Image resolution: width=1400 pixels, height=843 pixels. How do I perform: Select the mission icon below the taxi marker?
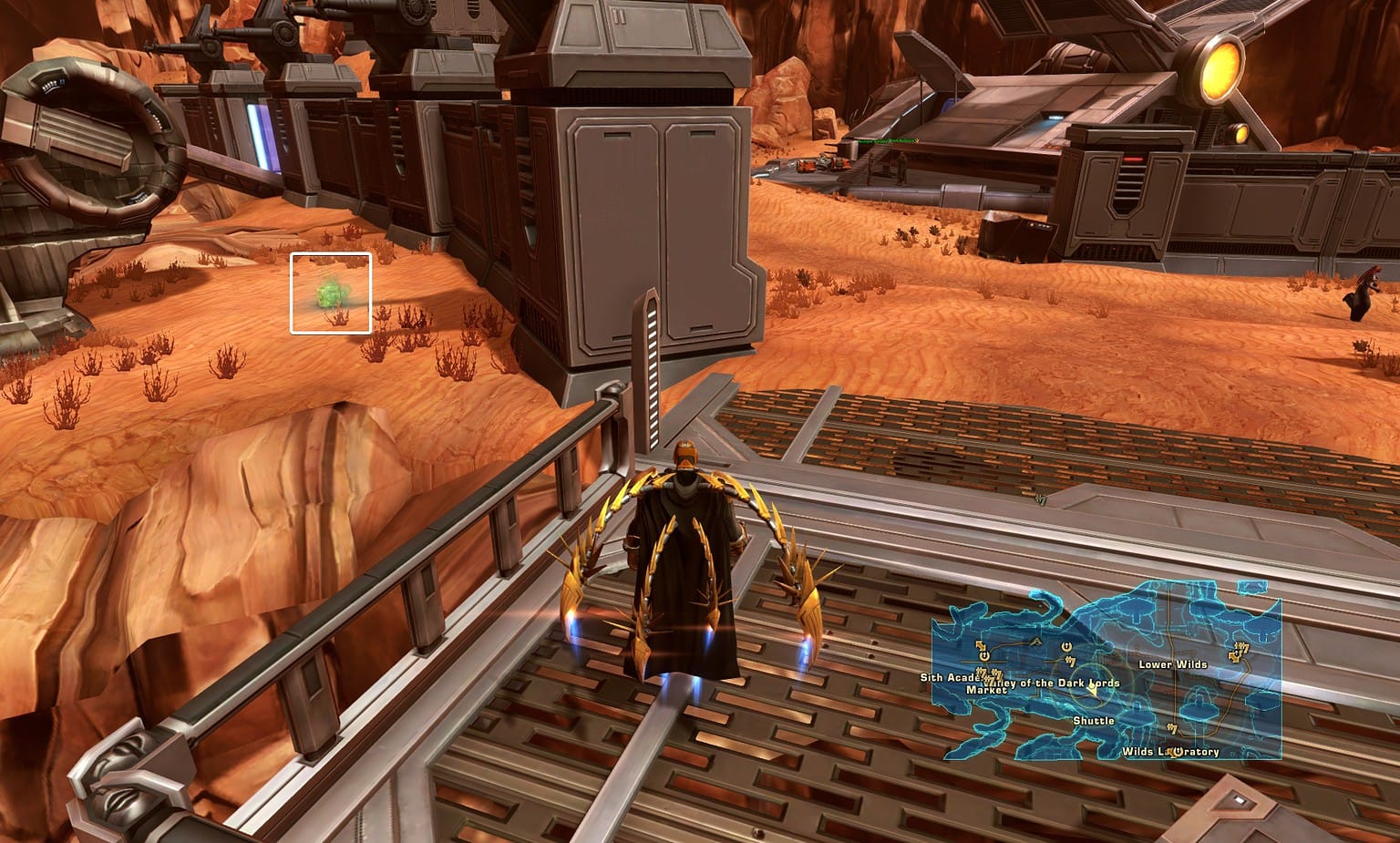coord(1071,662)
